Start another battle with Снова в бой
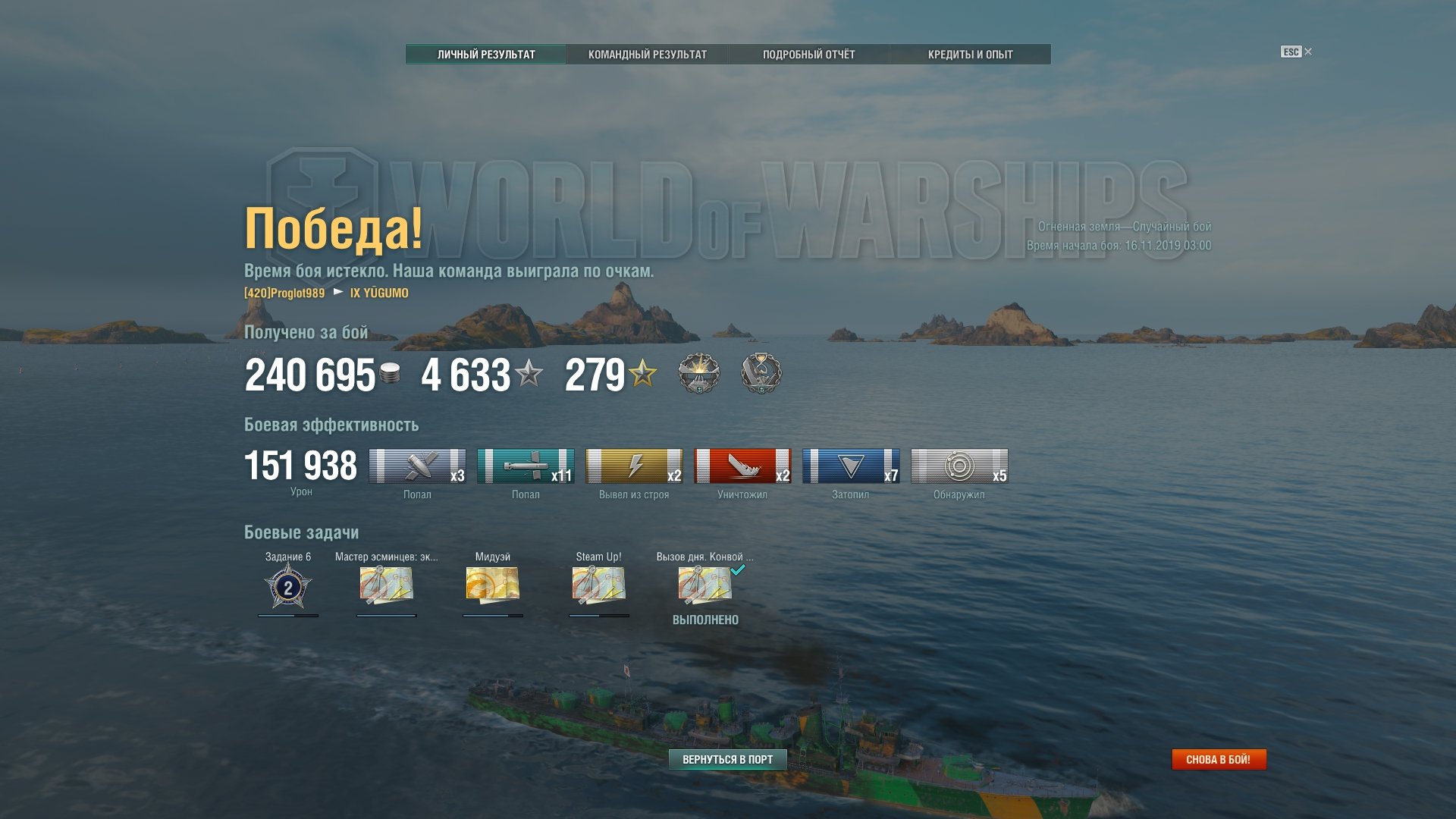 pos(1218,759)
